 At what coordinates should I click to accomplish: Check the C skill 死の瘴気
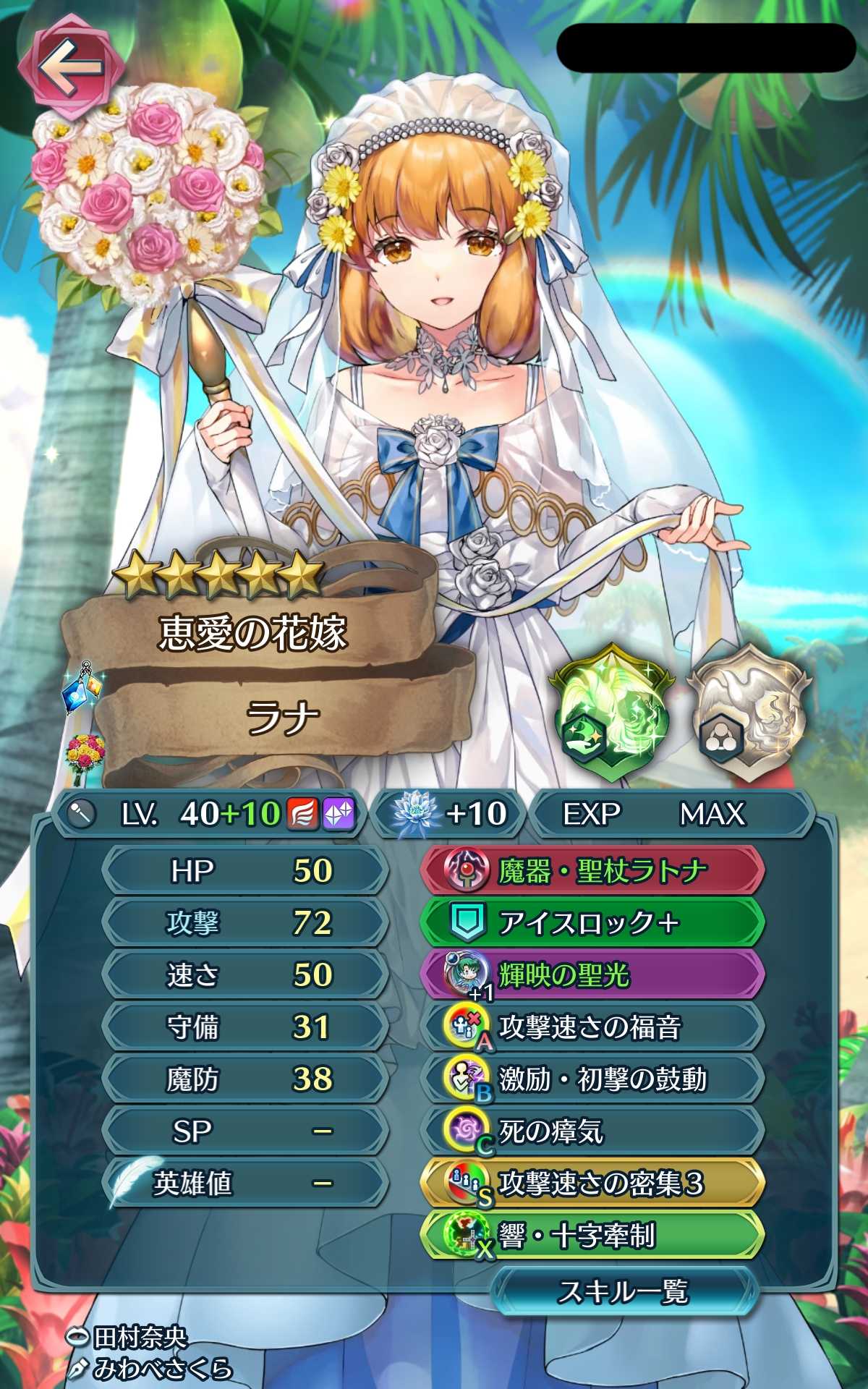(x=592, y=1131)
